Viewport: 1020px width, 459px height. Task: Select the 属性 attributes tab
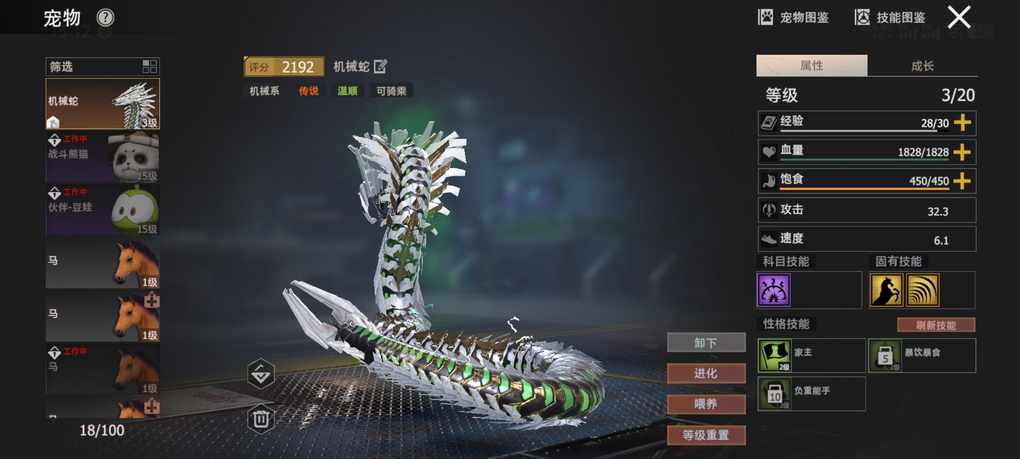point(811,66)
